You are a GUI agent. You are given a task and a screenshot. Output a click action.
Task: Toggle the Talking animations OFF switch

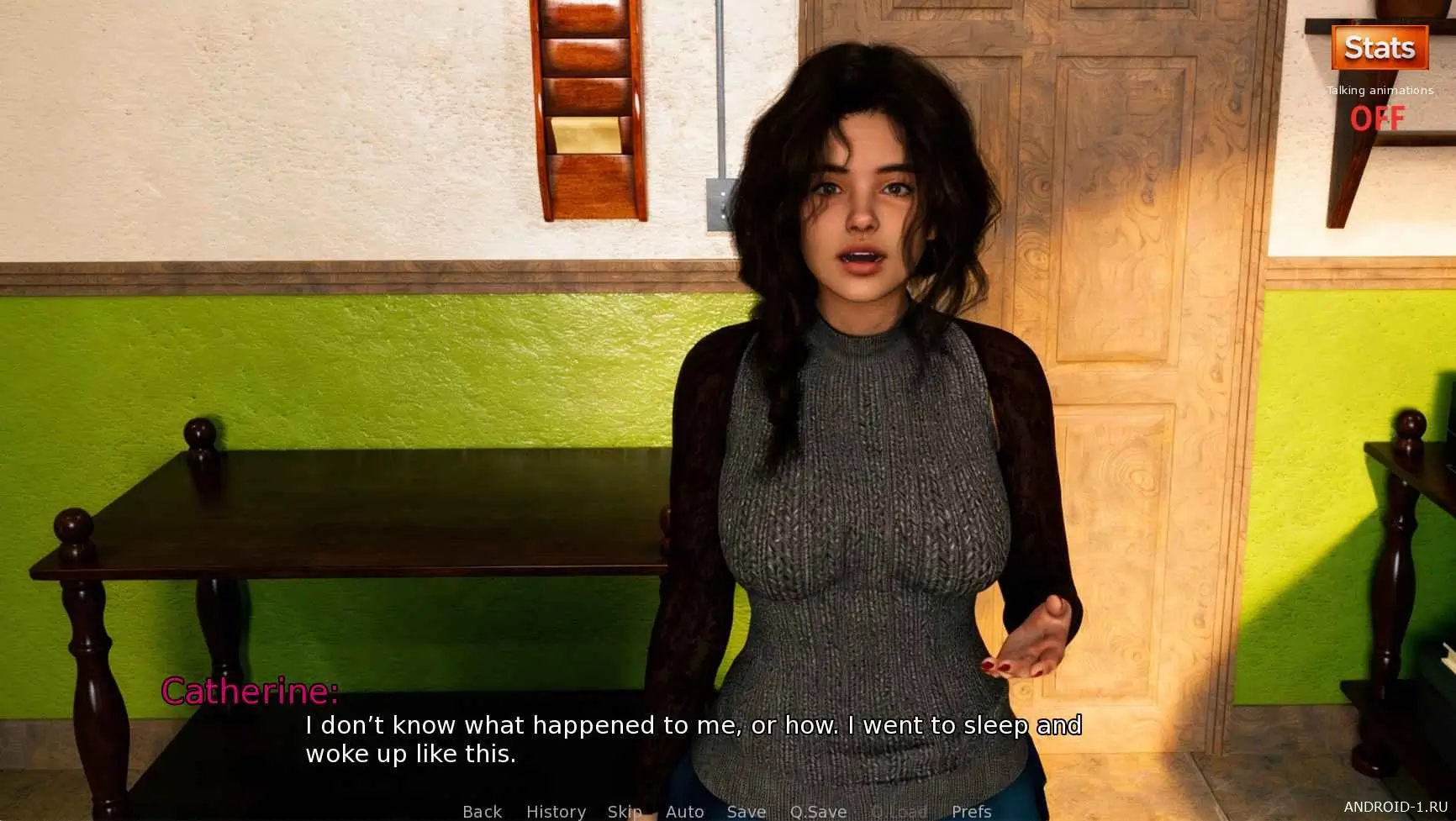tap(1377, 118)
